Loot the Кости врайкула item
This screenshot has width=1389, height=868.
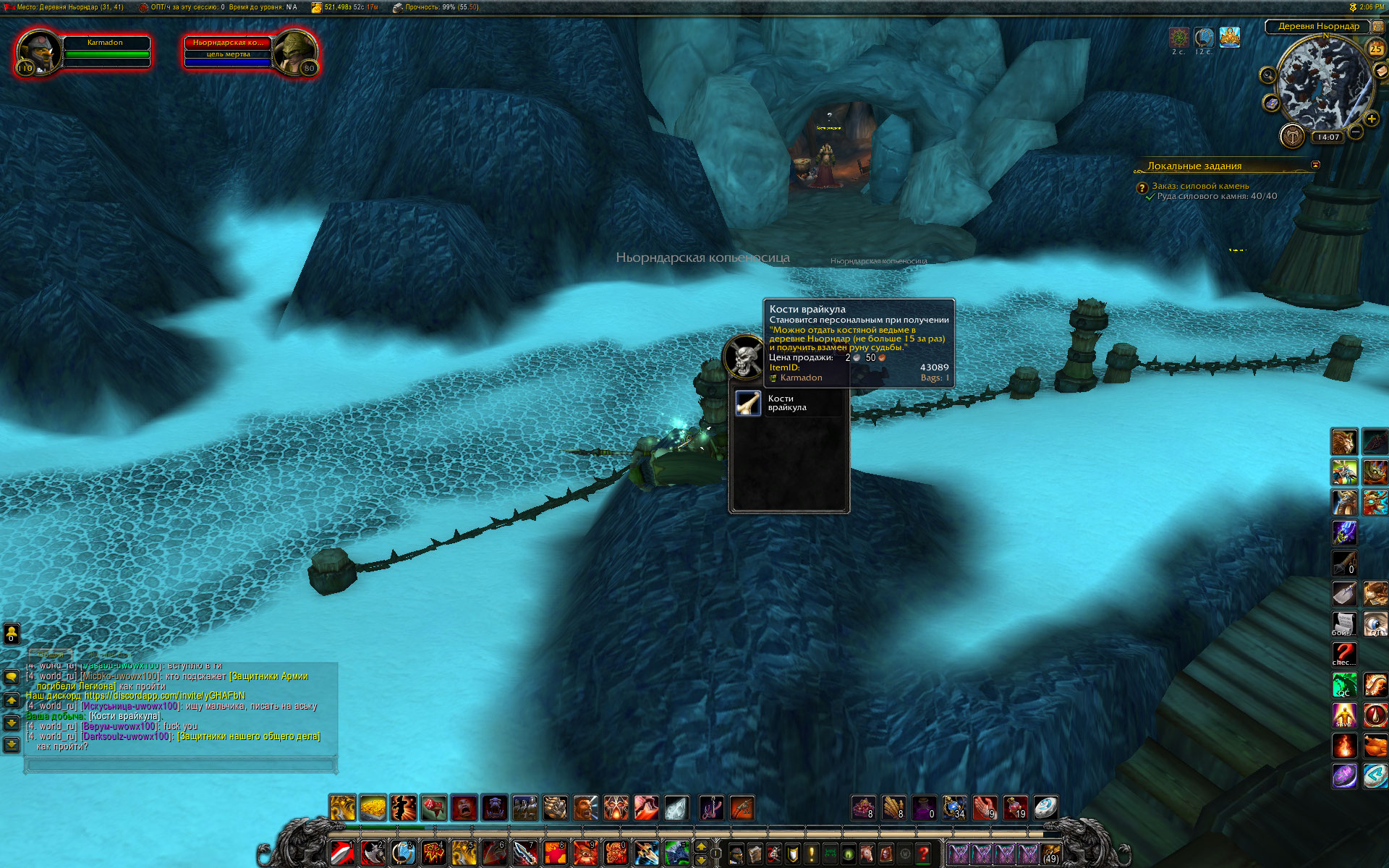(748, 403)
